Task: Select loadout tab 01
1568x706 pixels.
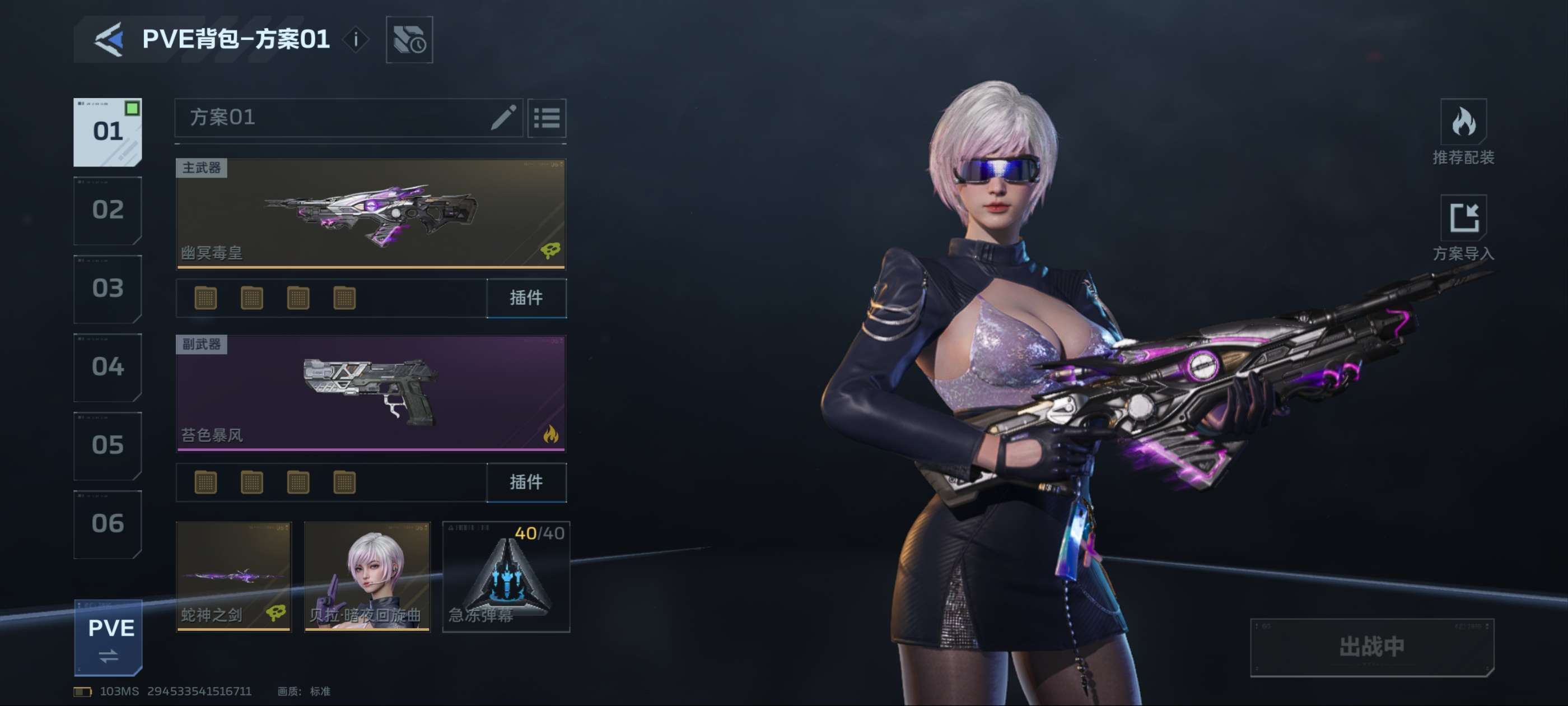Action: [x=108, y=132]
